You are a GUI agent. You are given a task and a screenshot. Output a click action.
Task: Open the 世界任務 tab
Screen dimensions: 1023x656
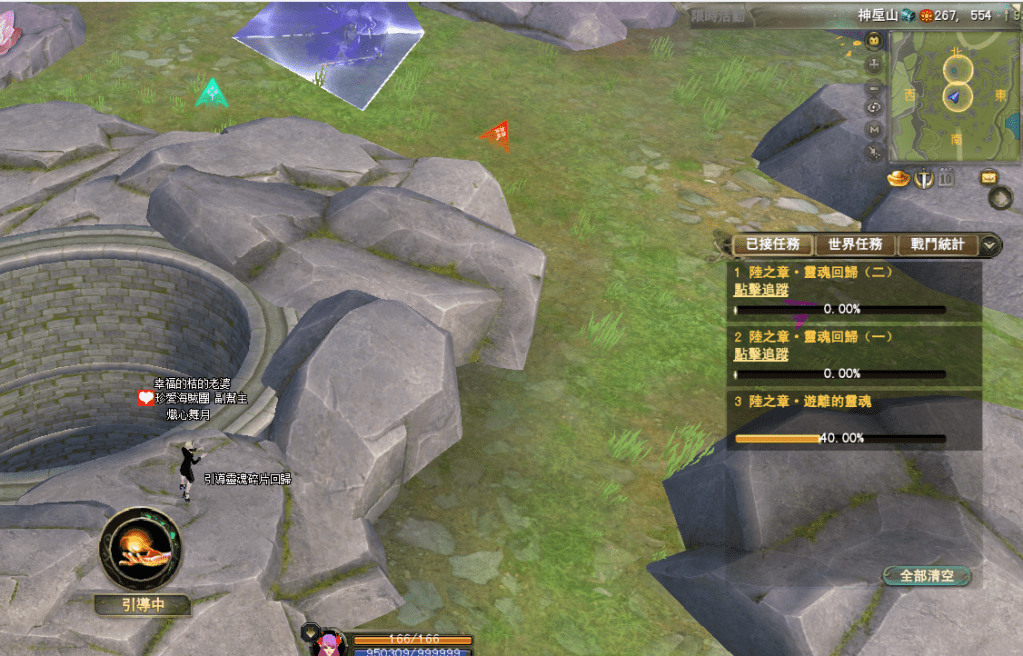[x=854, y=244]
